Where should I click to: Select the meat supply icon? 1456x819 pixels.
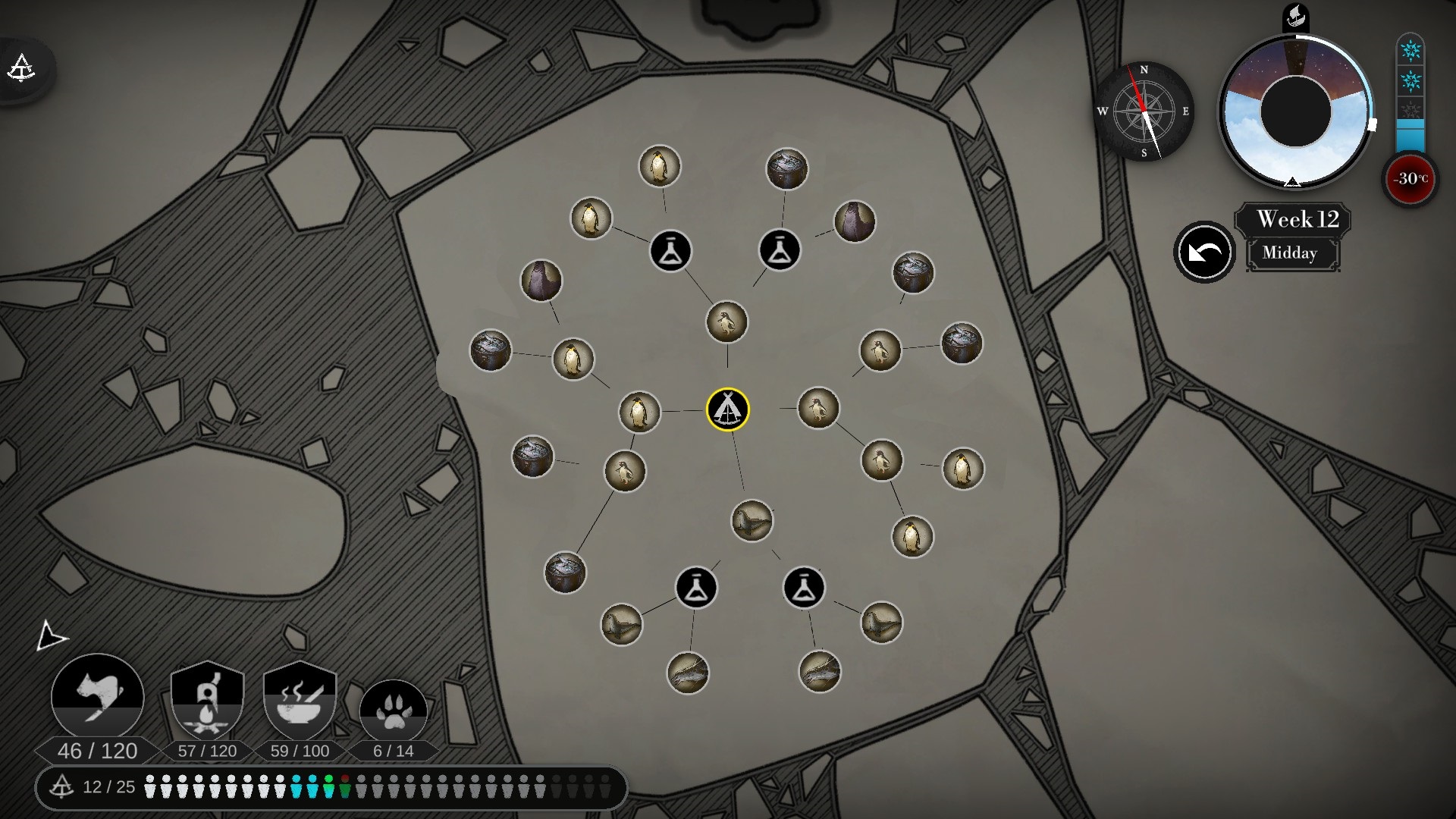pyautogui.click(x=98, y=696)
